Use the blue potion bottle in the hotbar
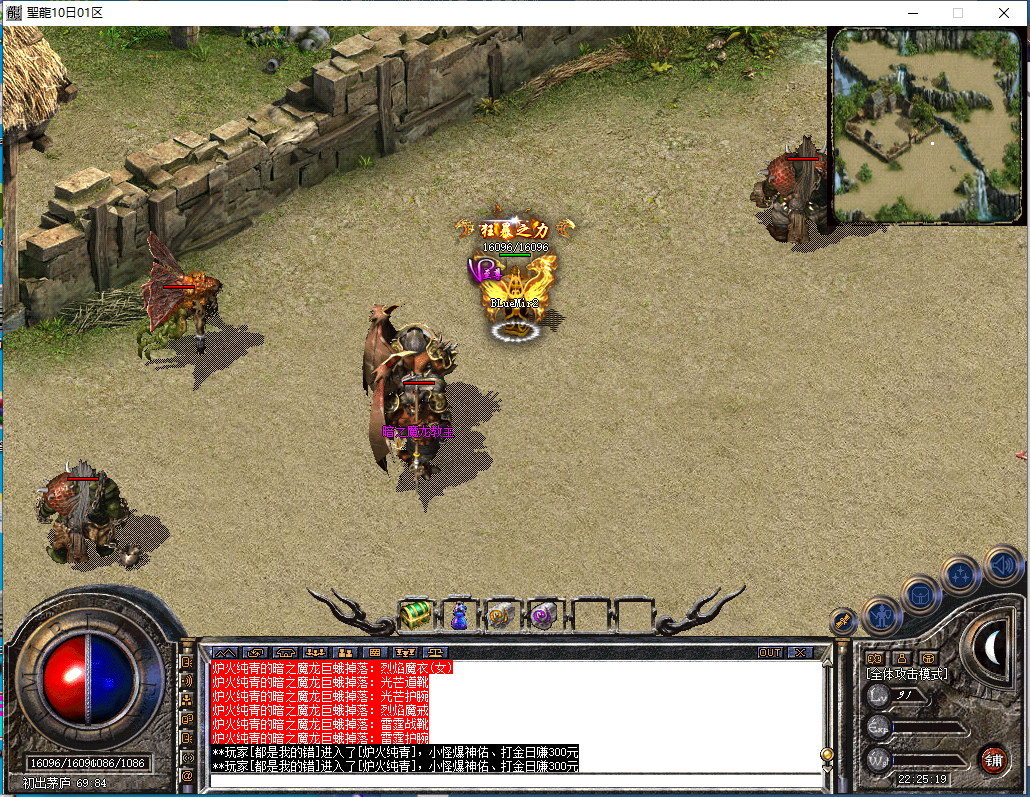The height and width of the screenshot is (797, 1030). [459, 615]
